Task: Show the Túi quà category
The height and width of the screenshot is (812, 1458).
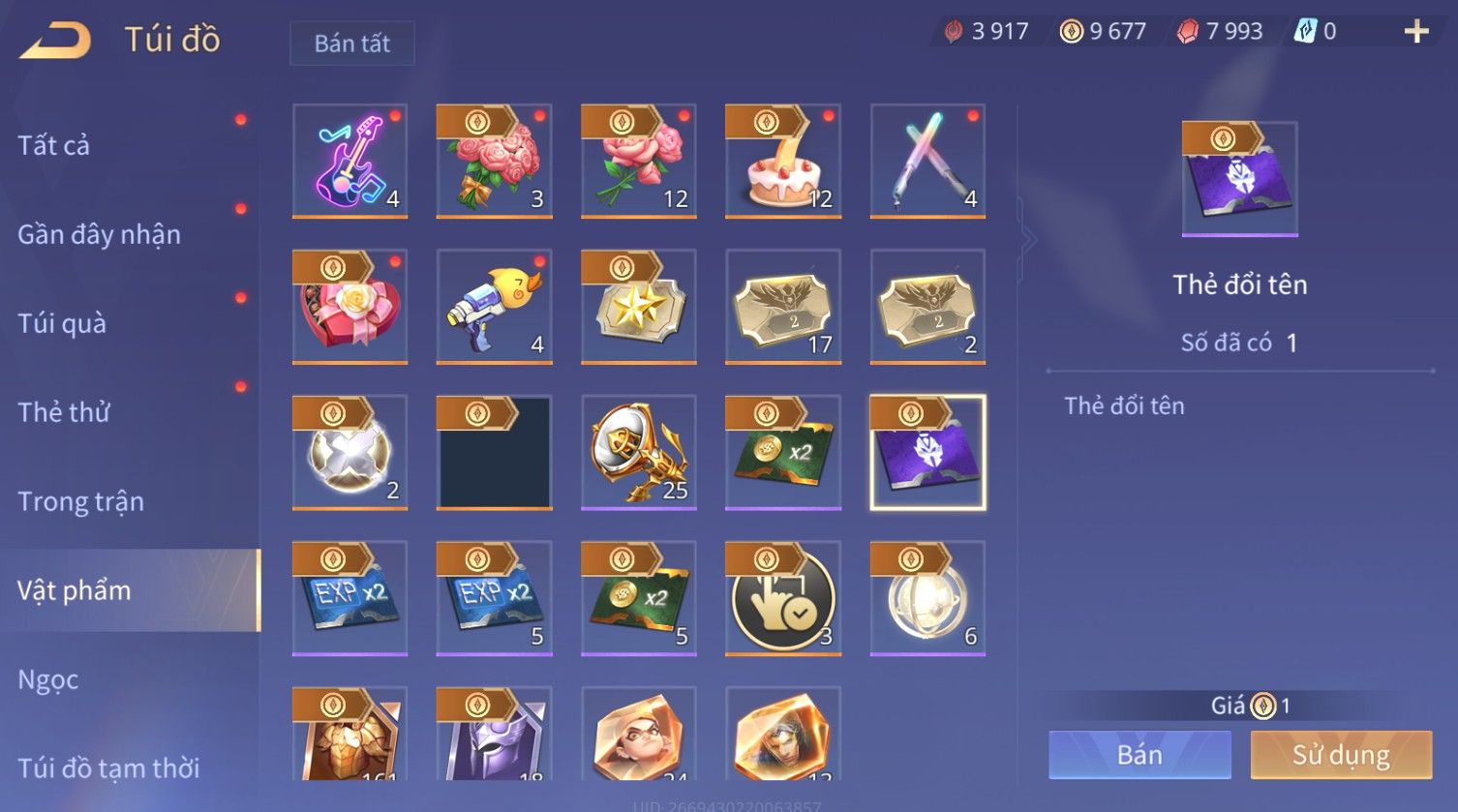Action: coord(62,323)
